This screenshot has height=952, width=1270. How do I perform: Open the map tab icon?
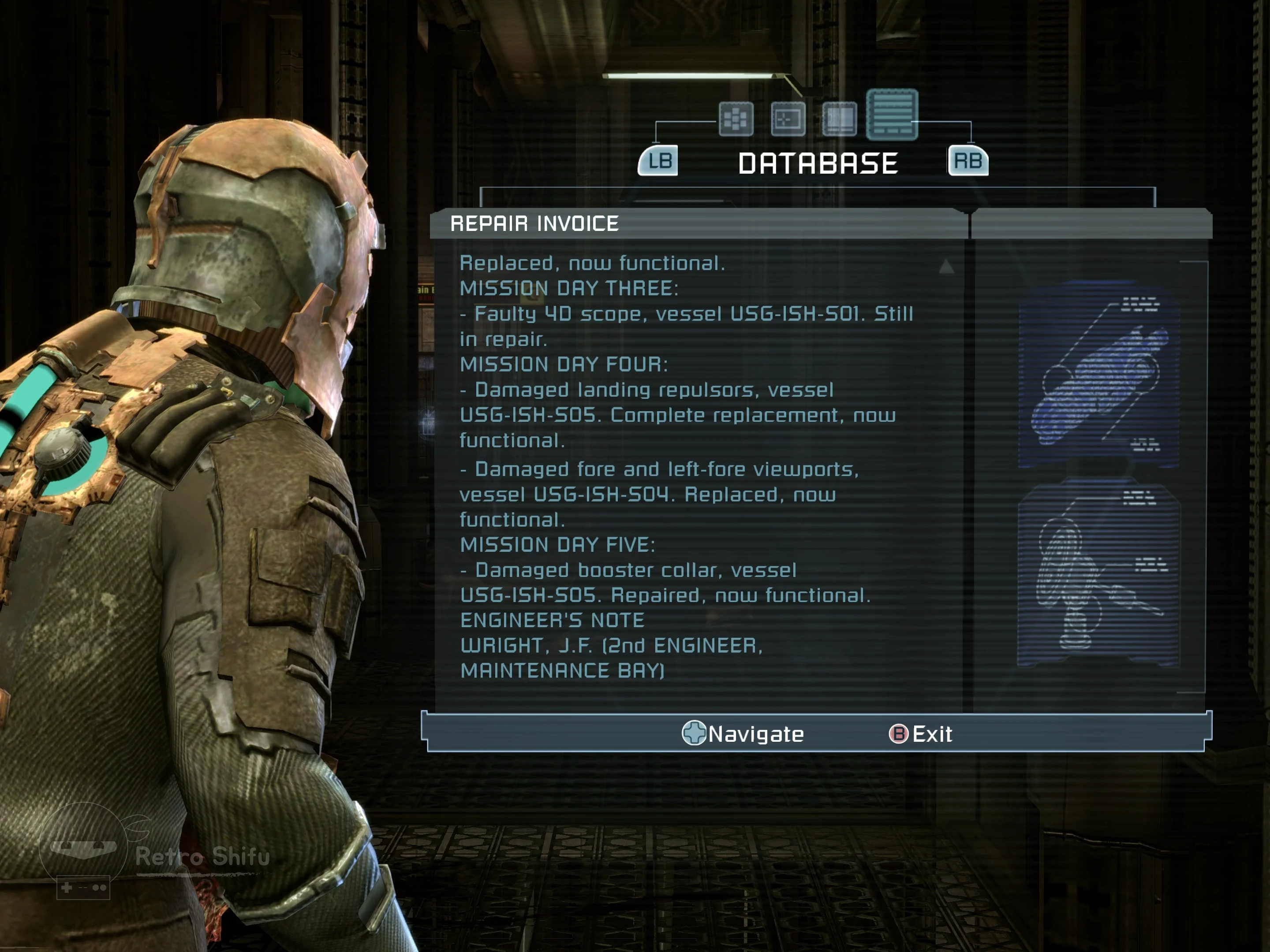tap(788, 119)
